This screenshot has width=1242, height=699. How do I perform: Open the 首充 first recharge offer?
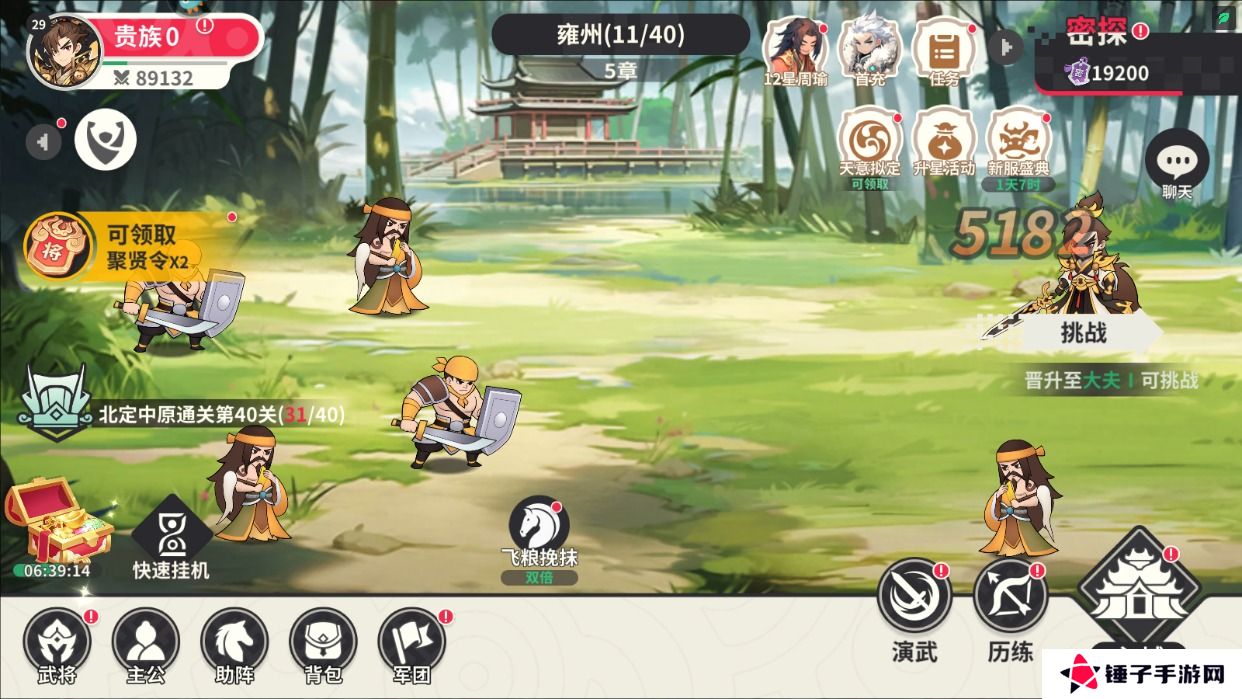pos(869,48)
